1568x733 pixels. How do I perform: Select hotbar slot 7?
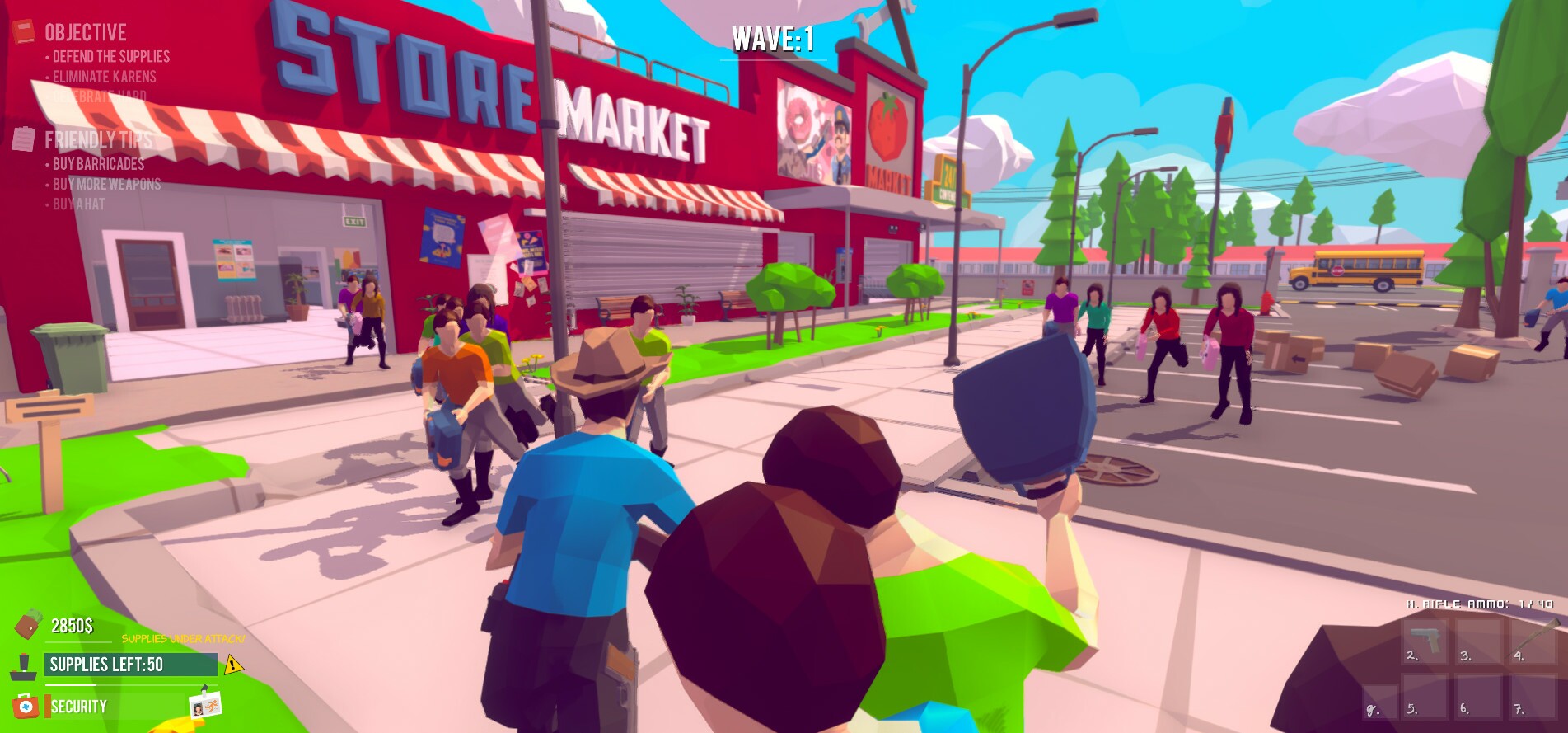1531,697
